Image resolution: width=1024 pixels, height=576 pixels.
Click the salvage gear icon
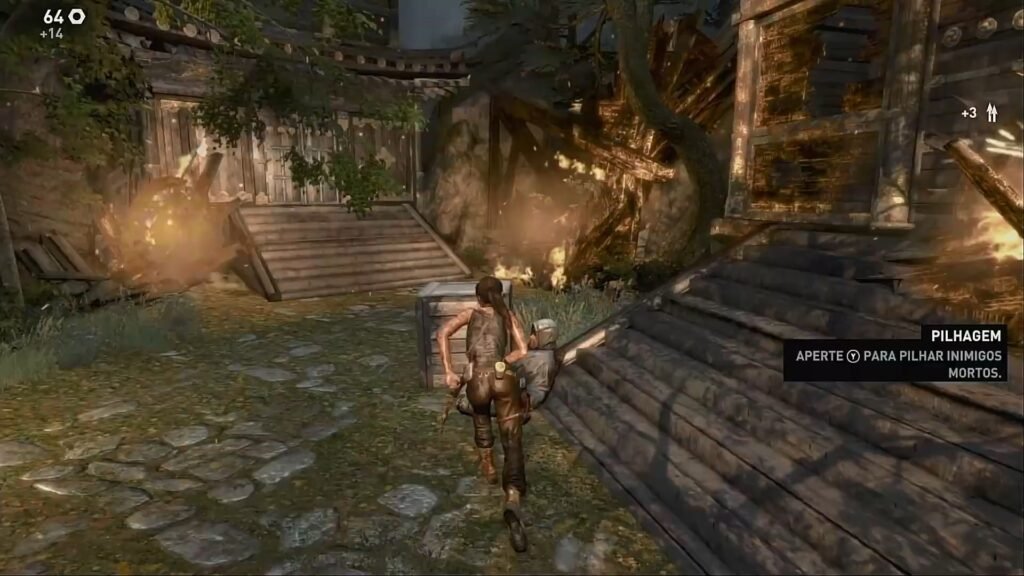click(77, 16)
